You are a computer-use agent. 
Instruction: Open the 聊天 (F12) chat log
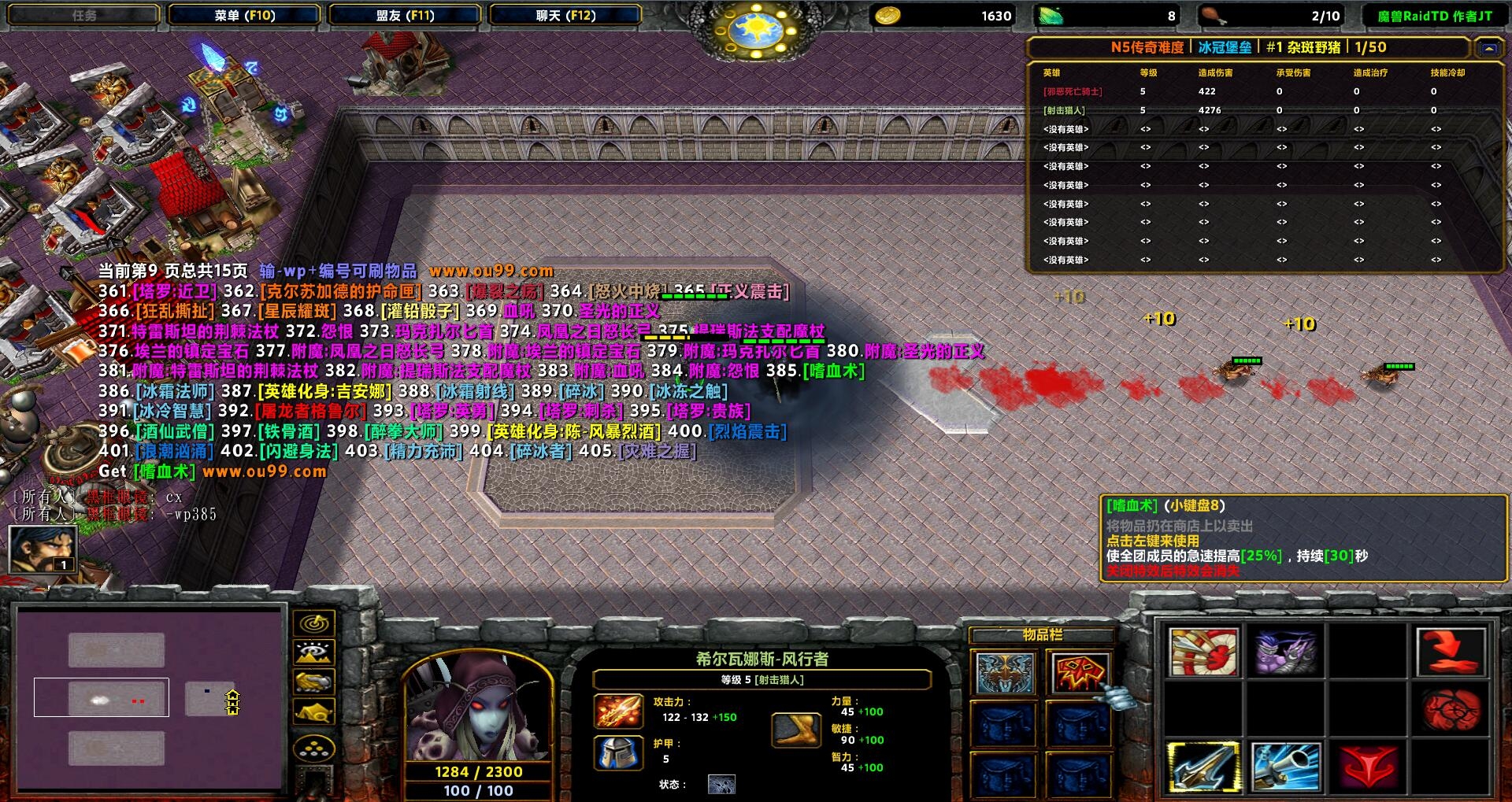tap(565, 15)
